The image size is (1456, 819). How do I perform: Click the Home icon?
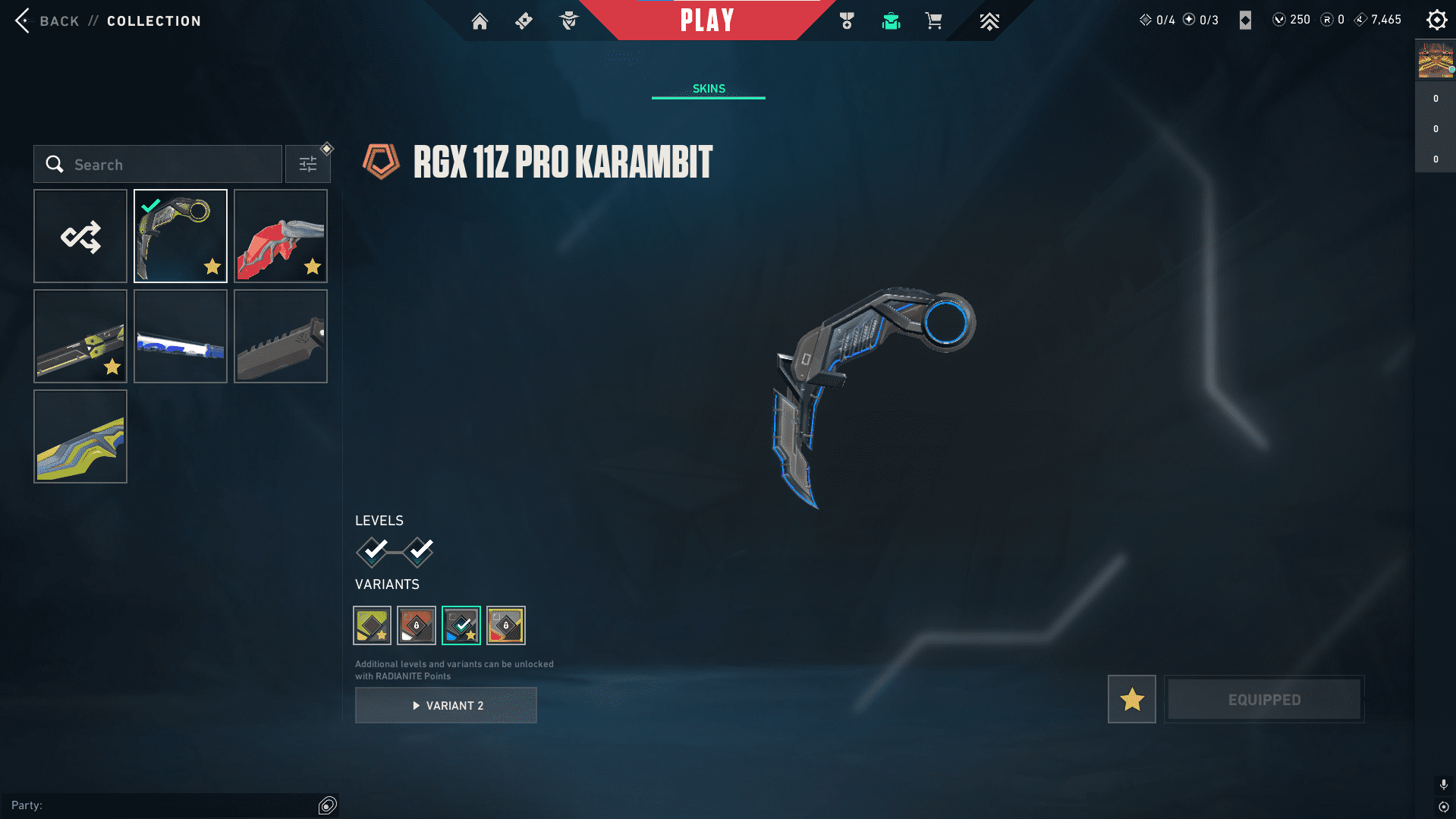[x=480, y=21]
